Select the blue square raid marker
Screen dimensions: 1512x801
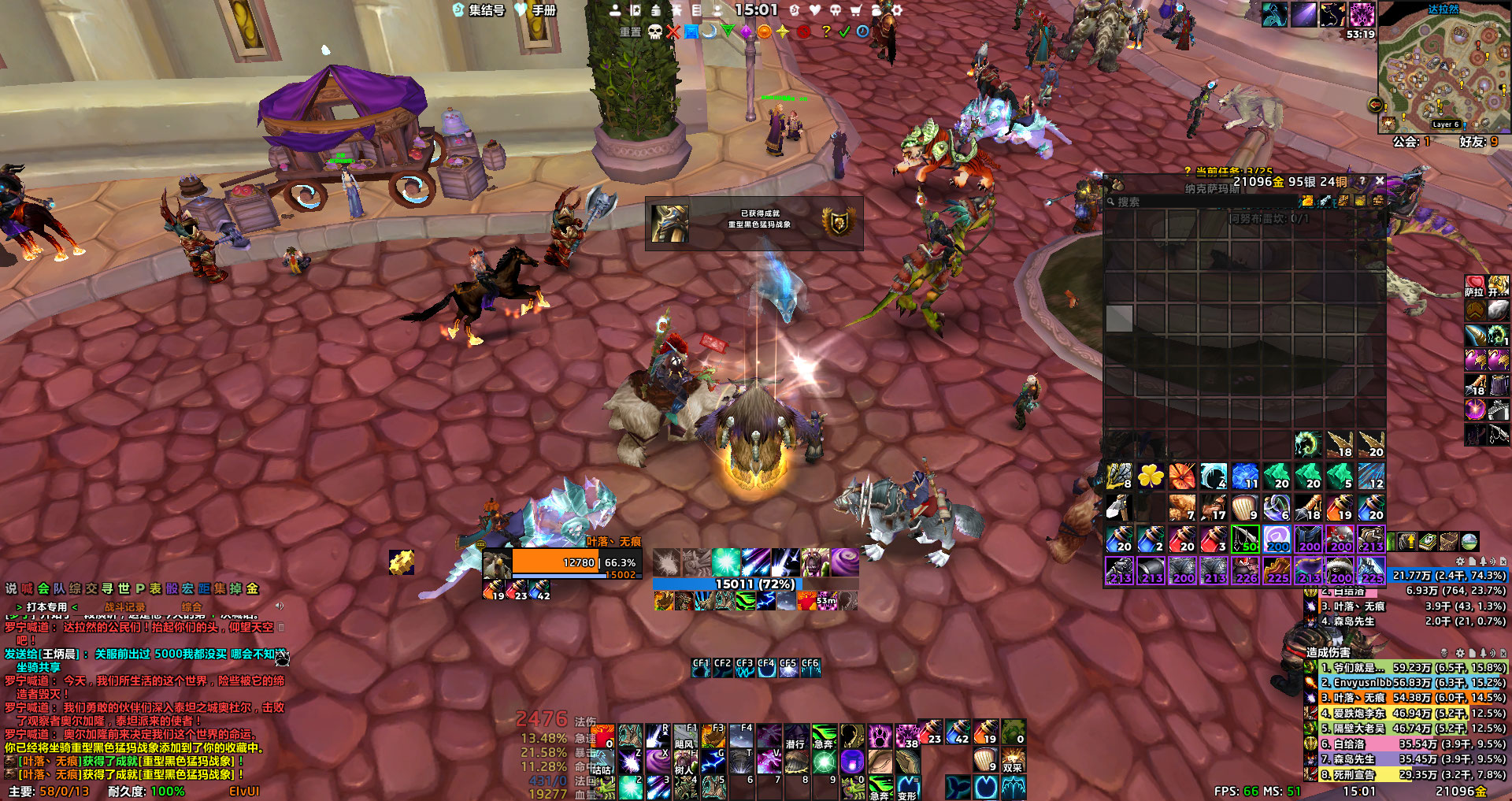pyautogui.click(x=691, y=32)
